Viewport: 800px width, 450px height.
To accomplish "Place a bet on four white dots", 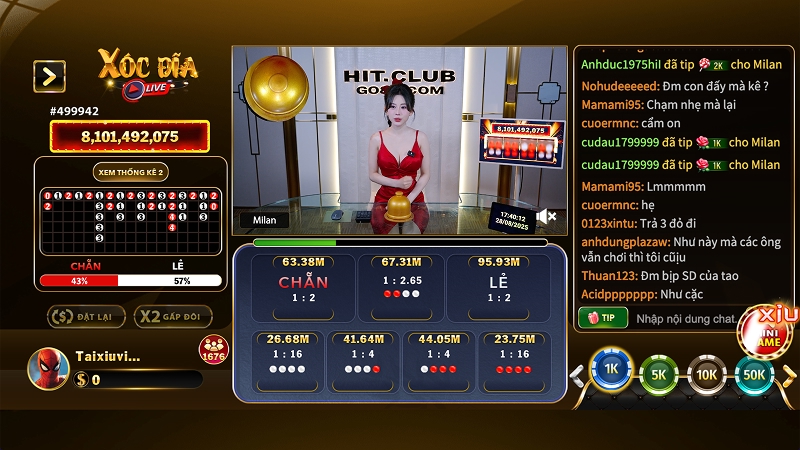I will click(x=287, y=362).
